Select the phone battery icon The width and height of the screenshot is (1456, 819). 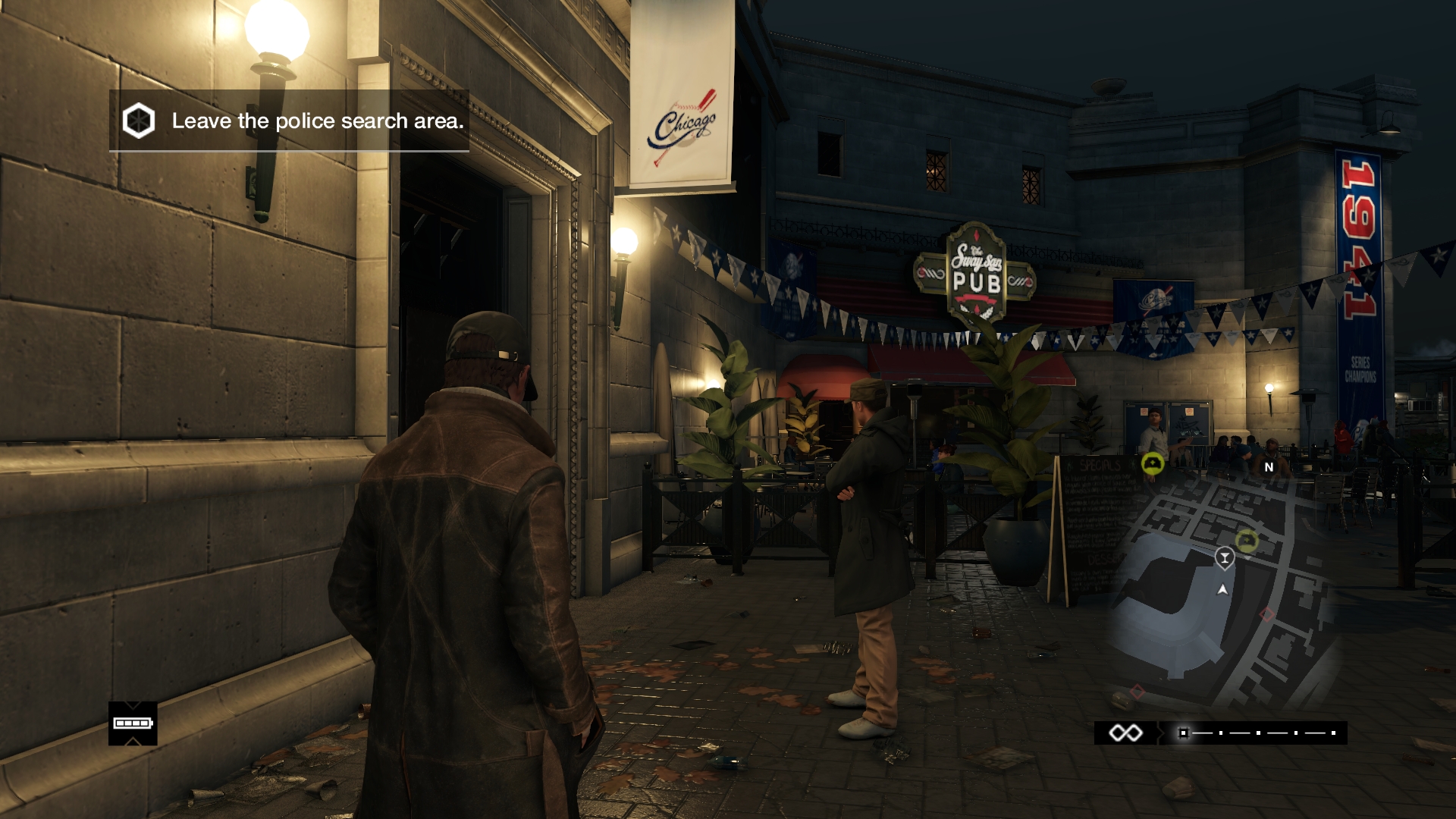(133, 723)
